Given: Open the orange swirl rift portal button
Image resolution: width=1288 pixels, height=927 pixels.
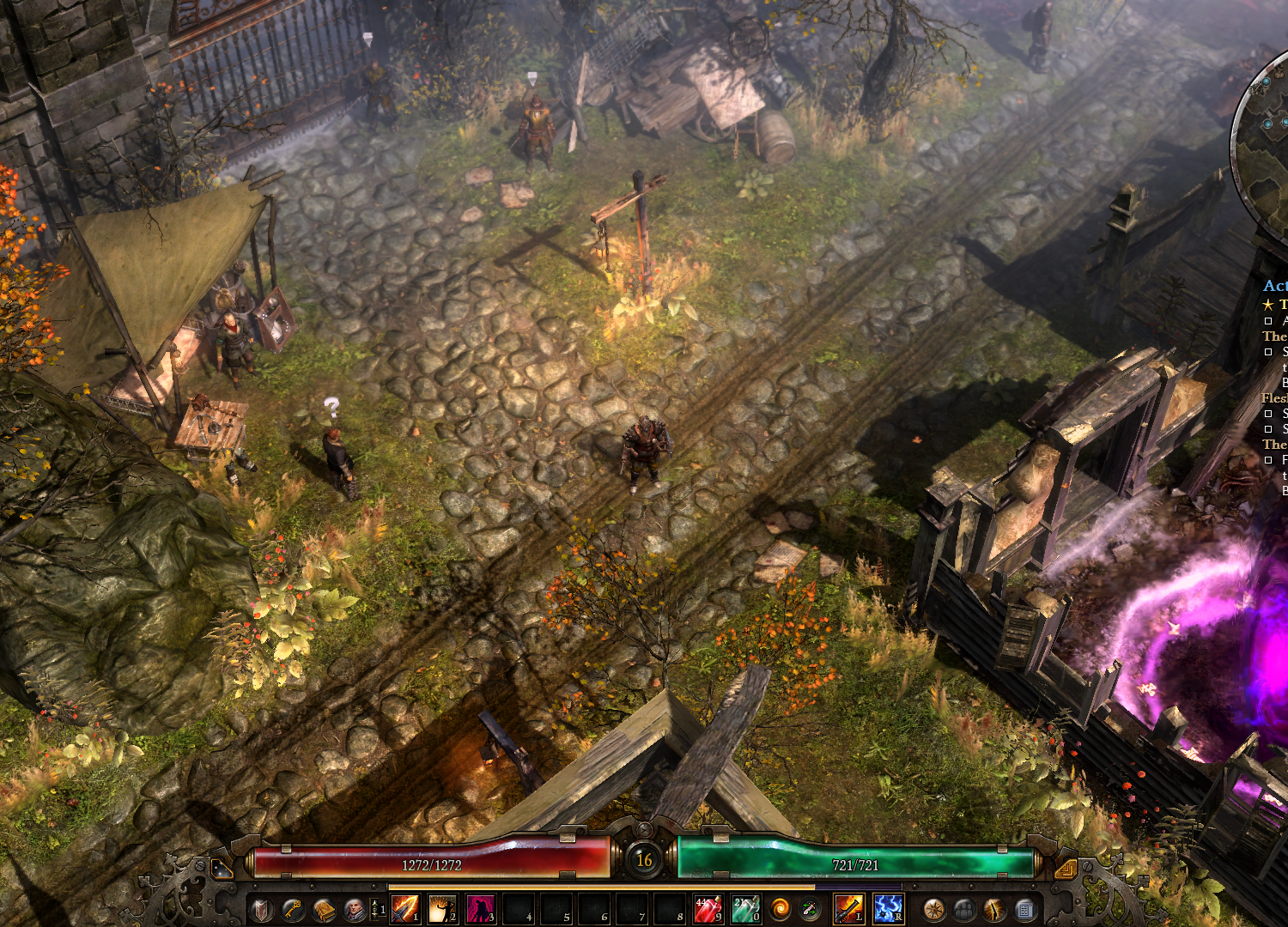Looking at the screenshot, I should [780, 909].
